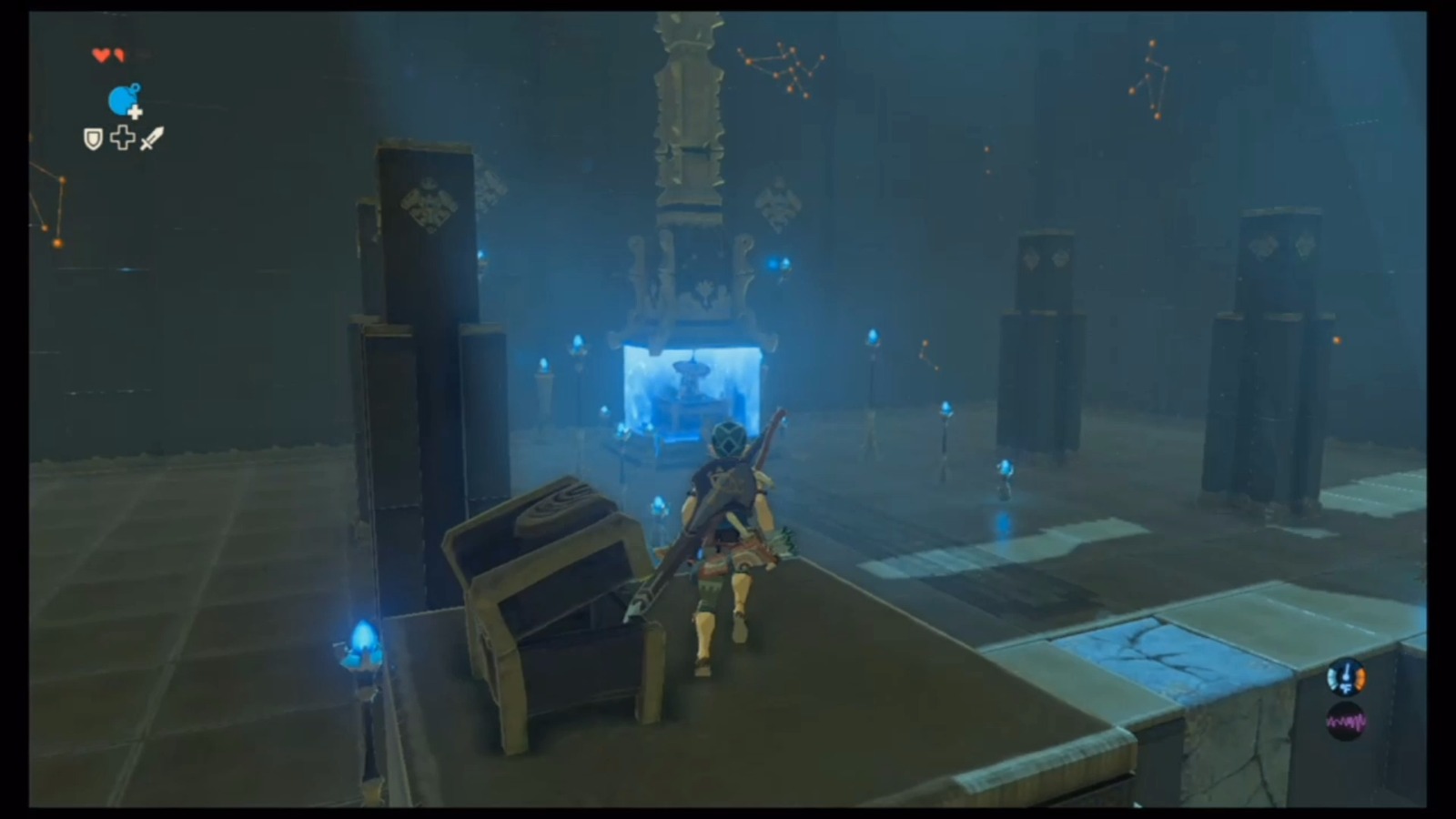Click the shield durability icon

click(x=91, y=138)
